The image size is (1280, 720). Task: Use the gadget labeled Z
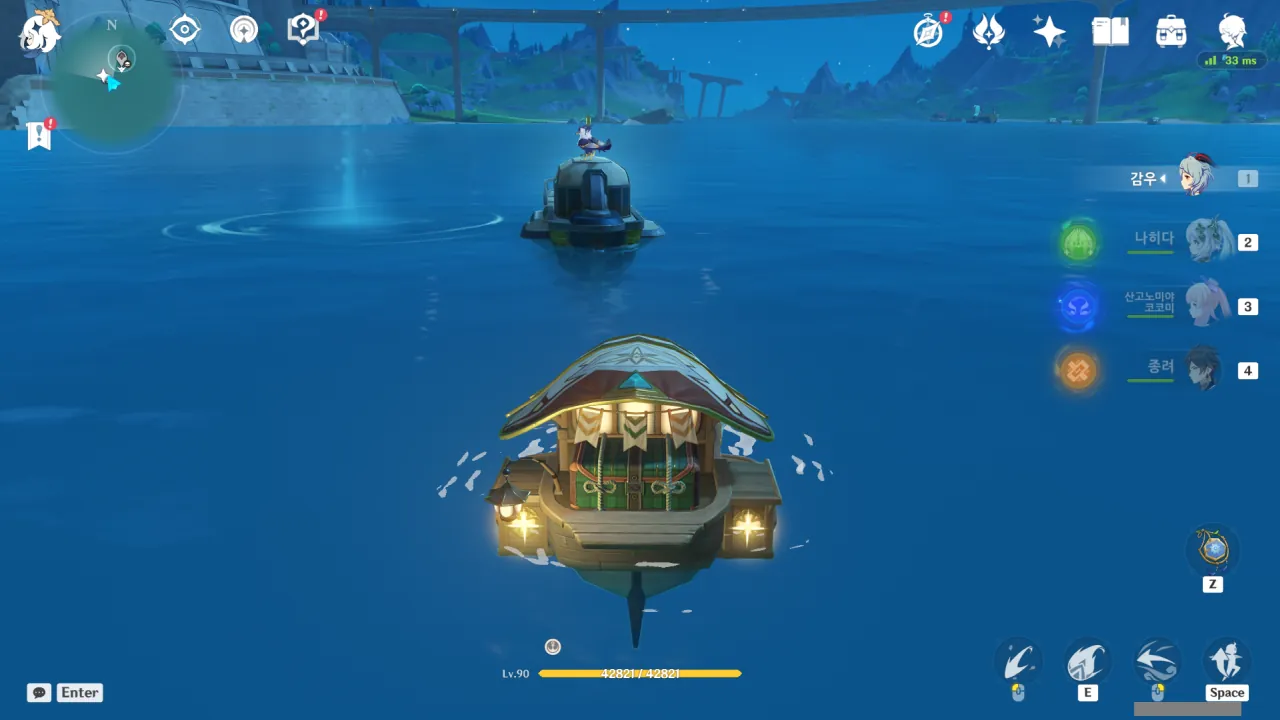(1213, 551)
